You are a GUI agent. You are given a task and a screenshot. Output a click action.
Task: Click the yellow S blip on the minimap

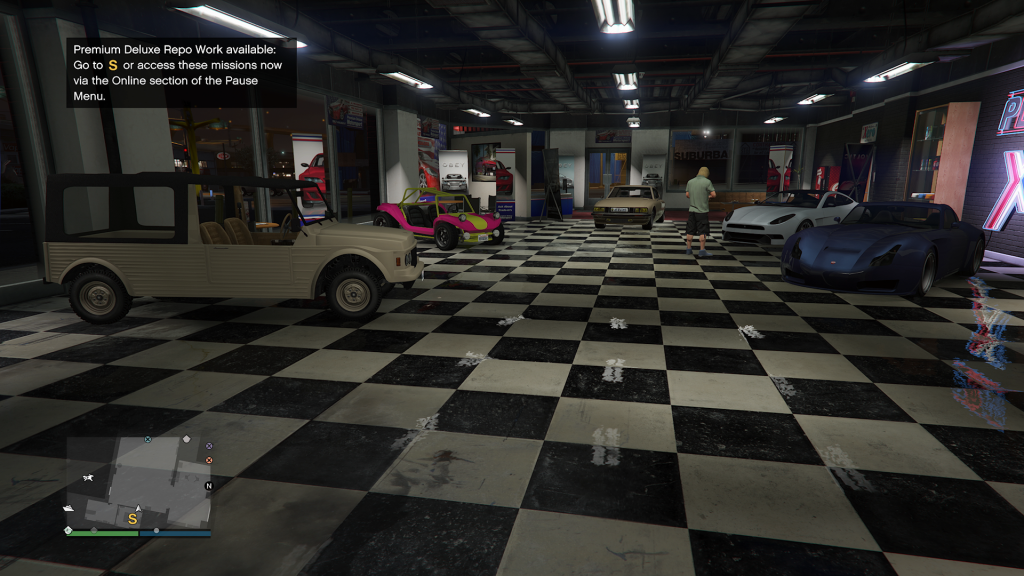[132, 519]
